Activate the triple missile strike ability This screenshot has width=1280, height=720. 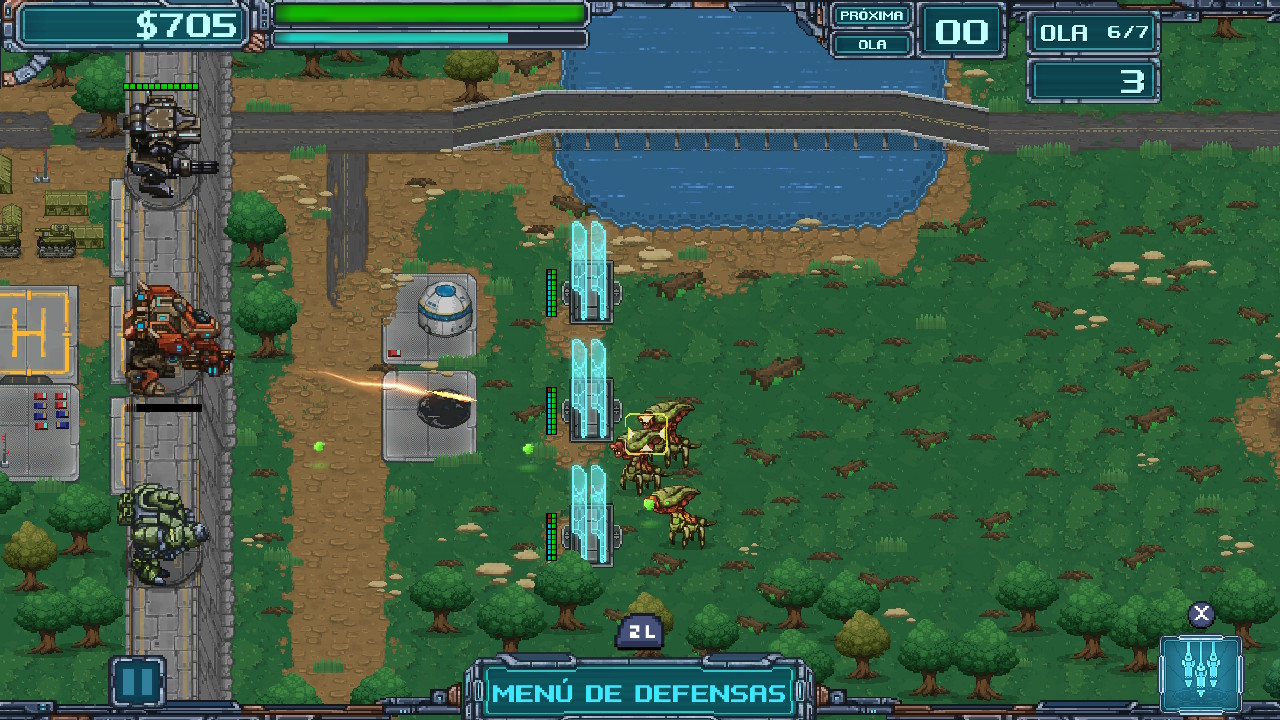[1201, 673]
